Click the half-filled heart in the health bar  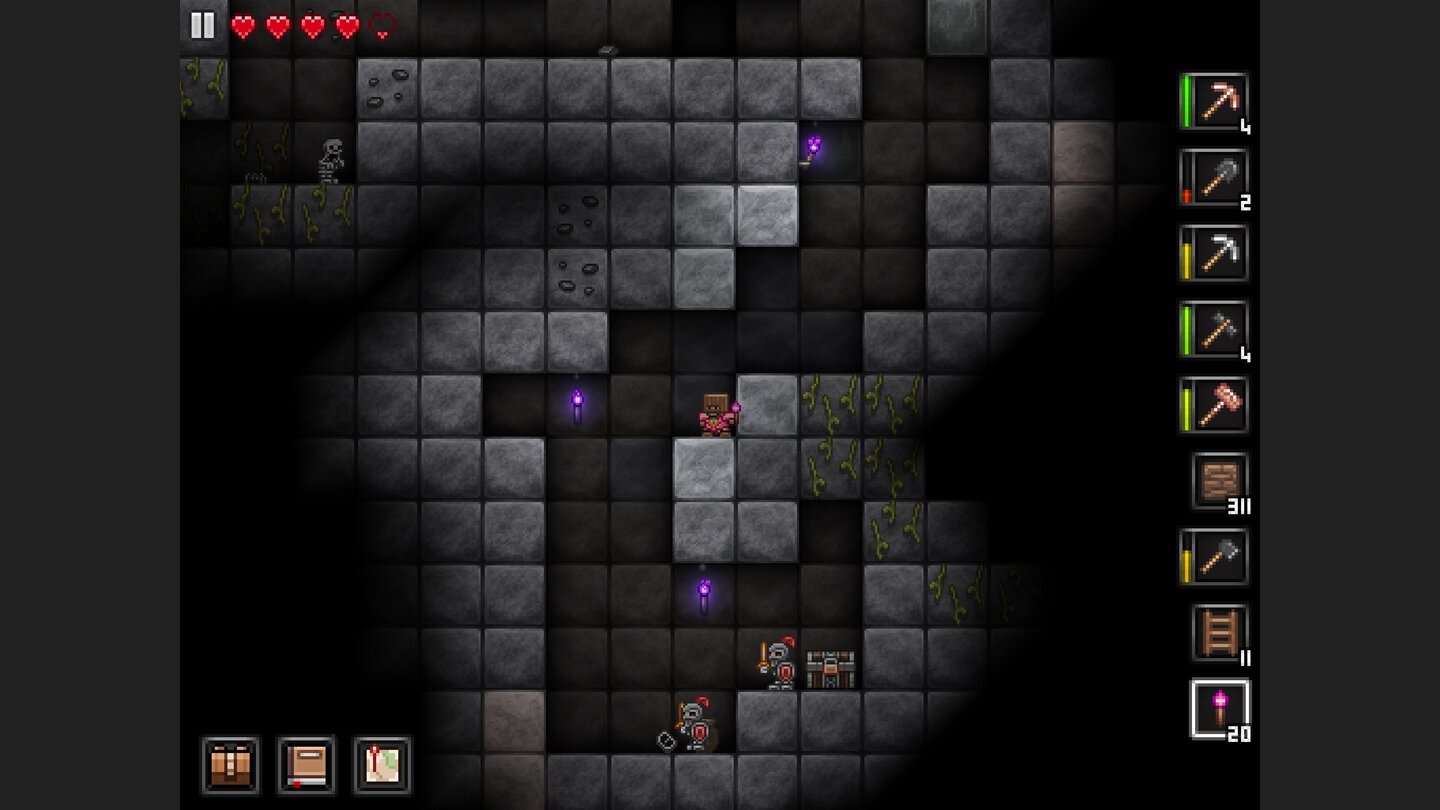381,25
